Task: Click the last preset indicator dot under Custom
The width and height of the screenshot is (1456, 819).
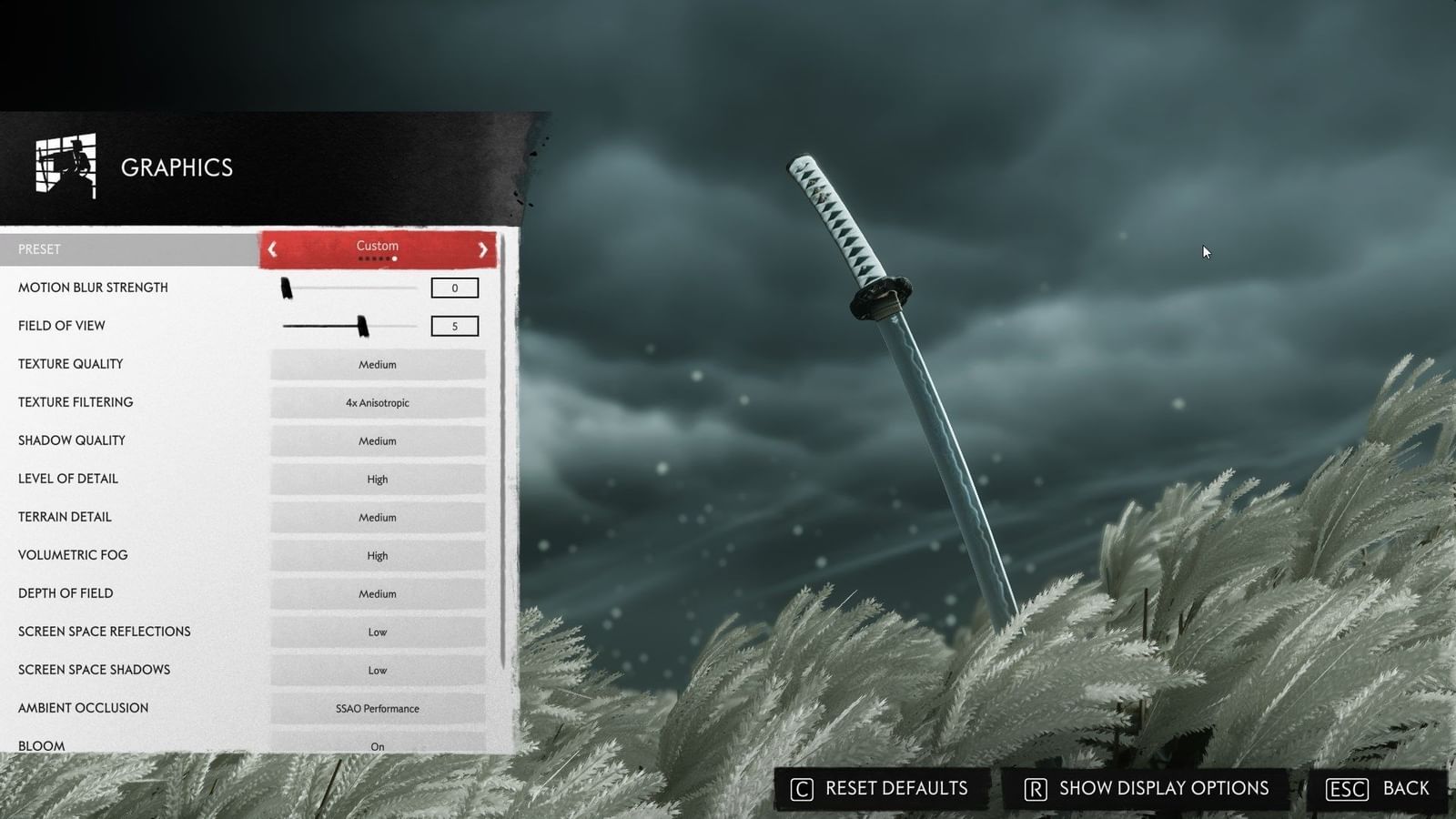Action: [x=394, y=258]
